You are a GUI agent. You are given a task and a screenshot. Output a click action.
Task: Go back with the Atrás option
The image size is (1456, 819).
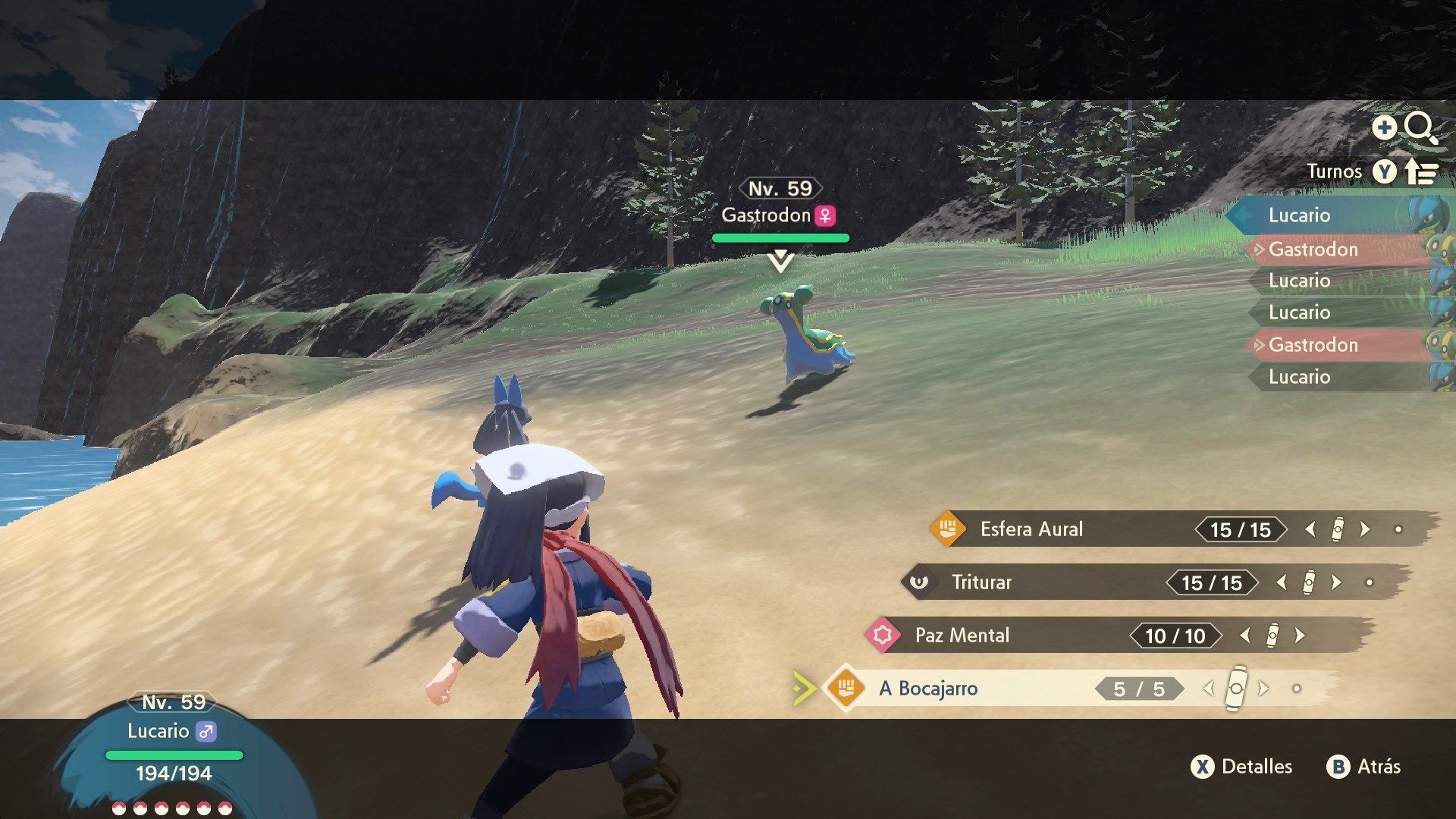point(1364,767)
